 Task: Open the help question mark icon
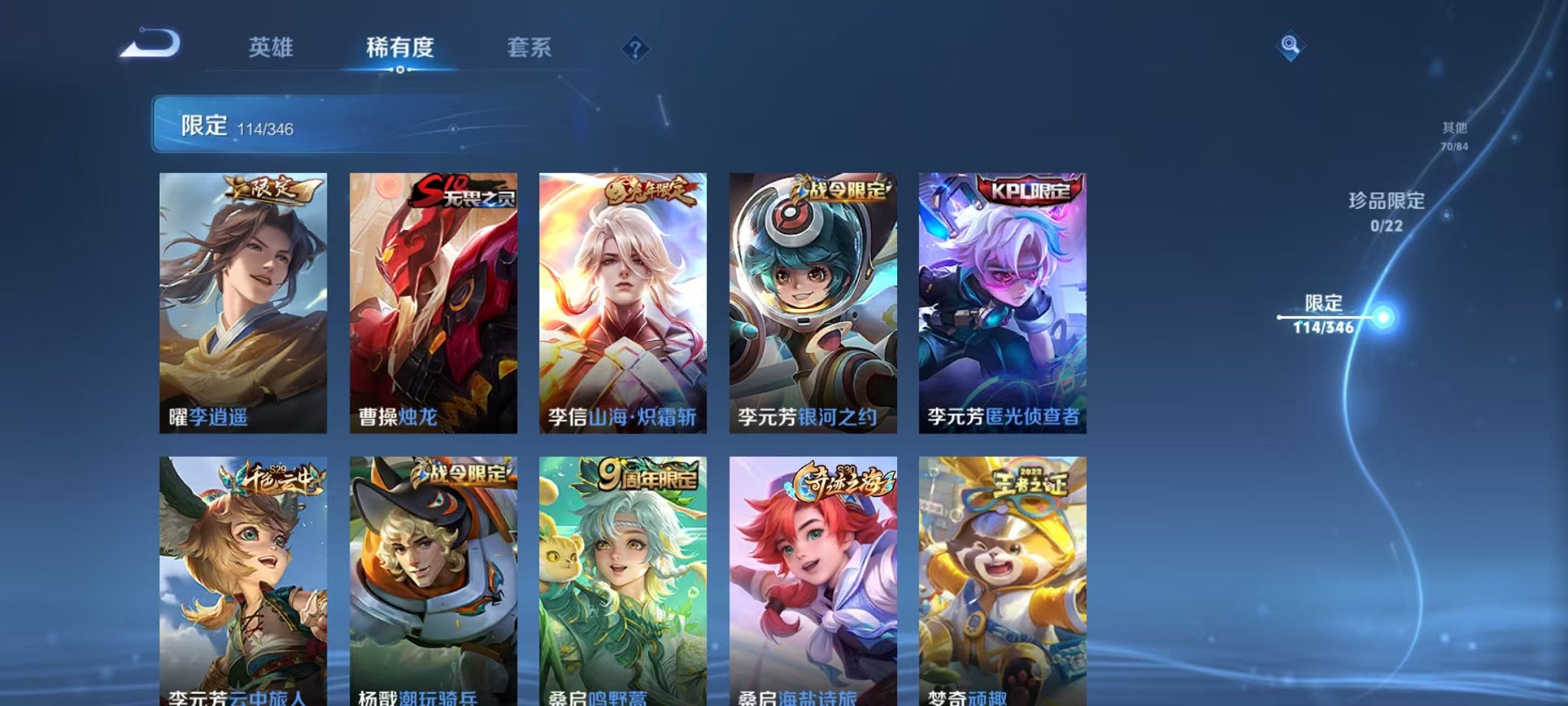pos(633,50)
